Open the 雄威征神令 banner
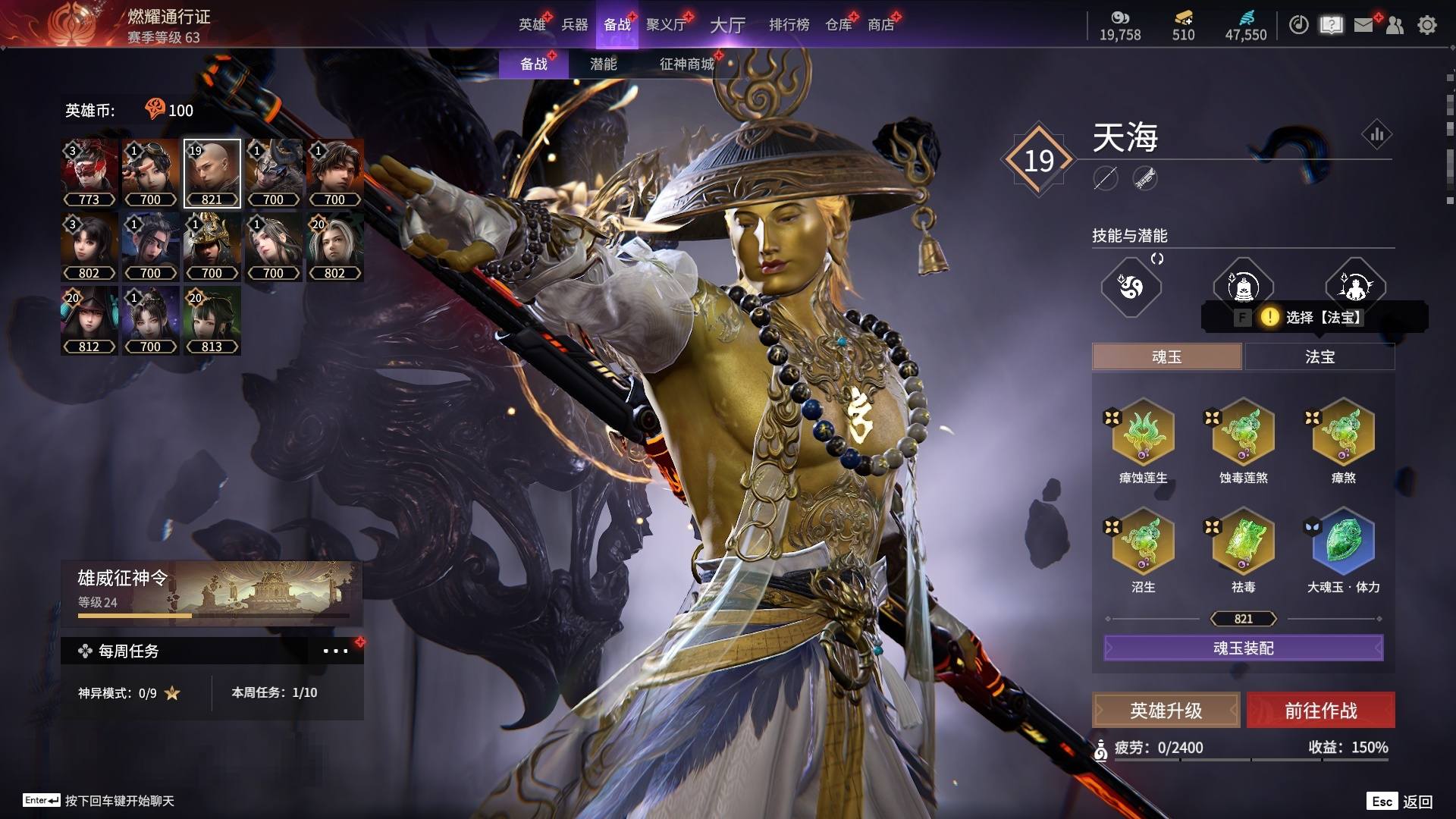The height and width of the screenshot is (819, 1456). tap(212, 593)
